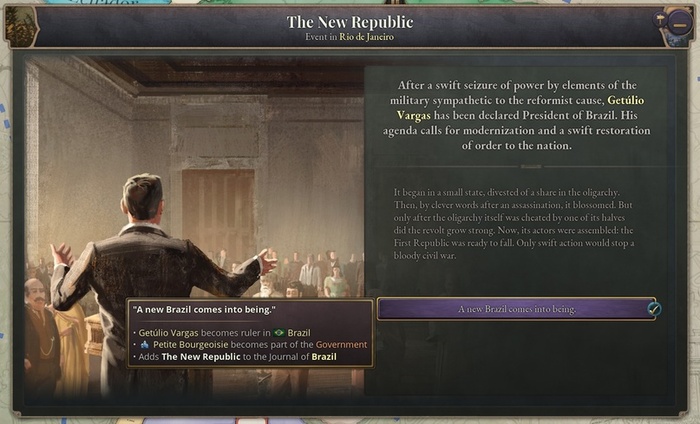Image resolution: width=700 pixels, height=424 pixels.
Task: Choose "A new Brazil comes into being" option
Action: click(516, 309)
